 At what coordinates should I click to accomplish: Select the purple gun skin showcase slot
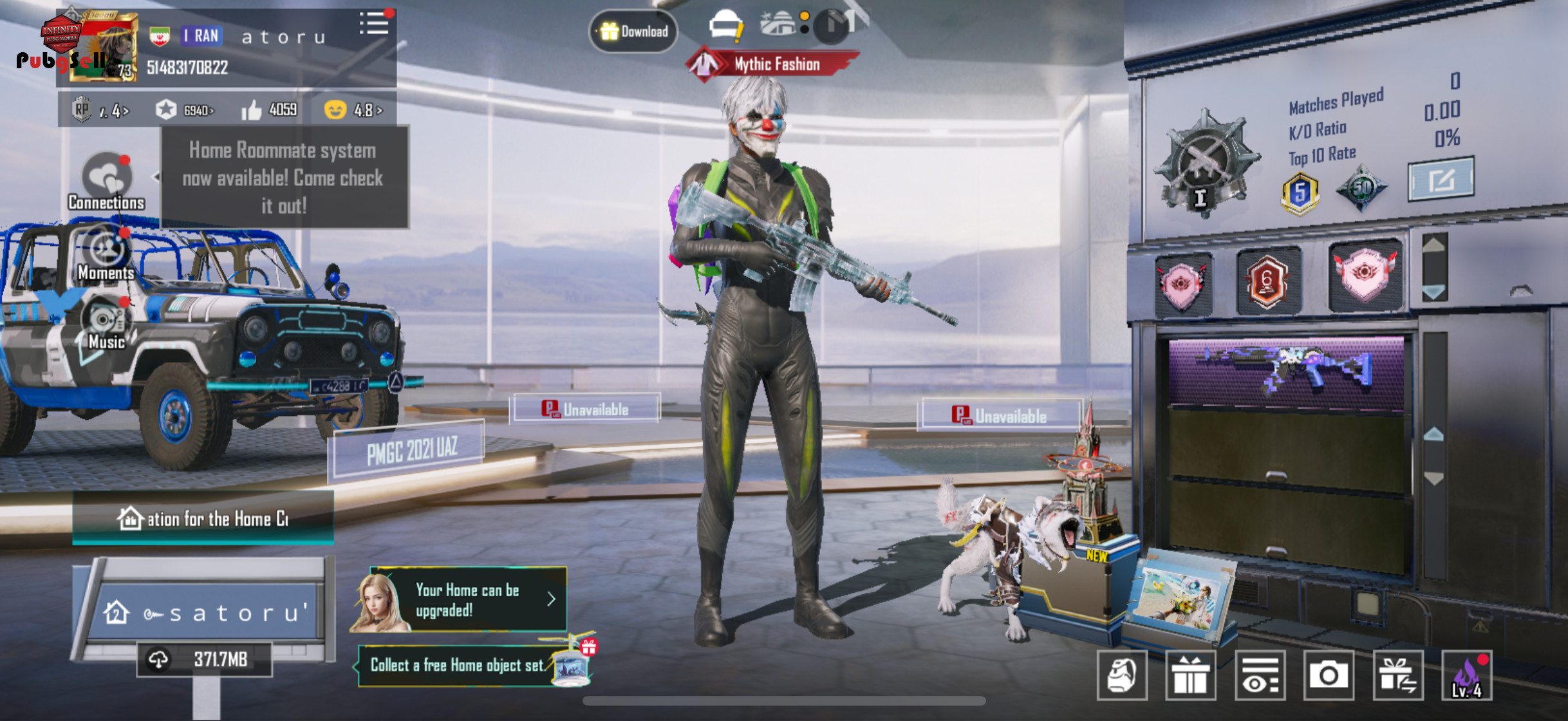click(1286, 372)
